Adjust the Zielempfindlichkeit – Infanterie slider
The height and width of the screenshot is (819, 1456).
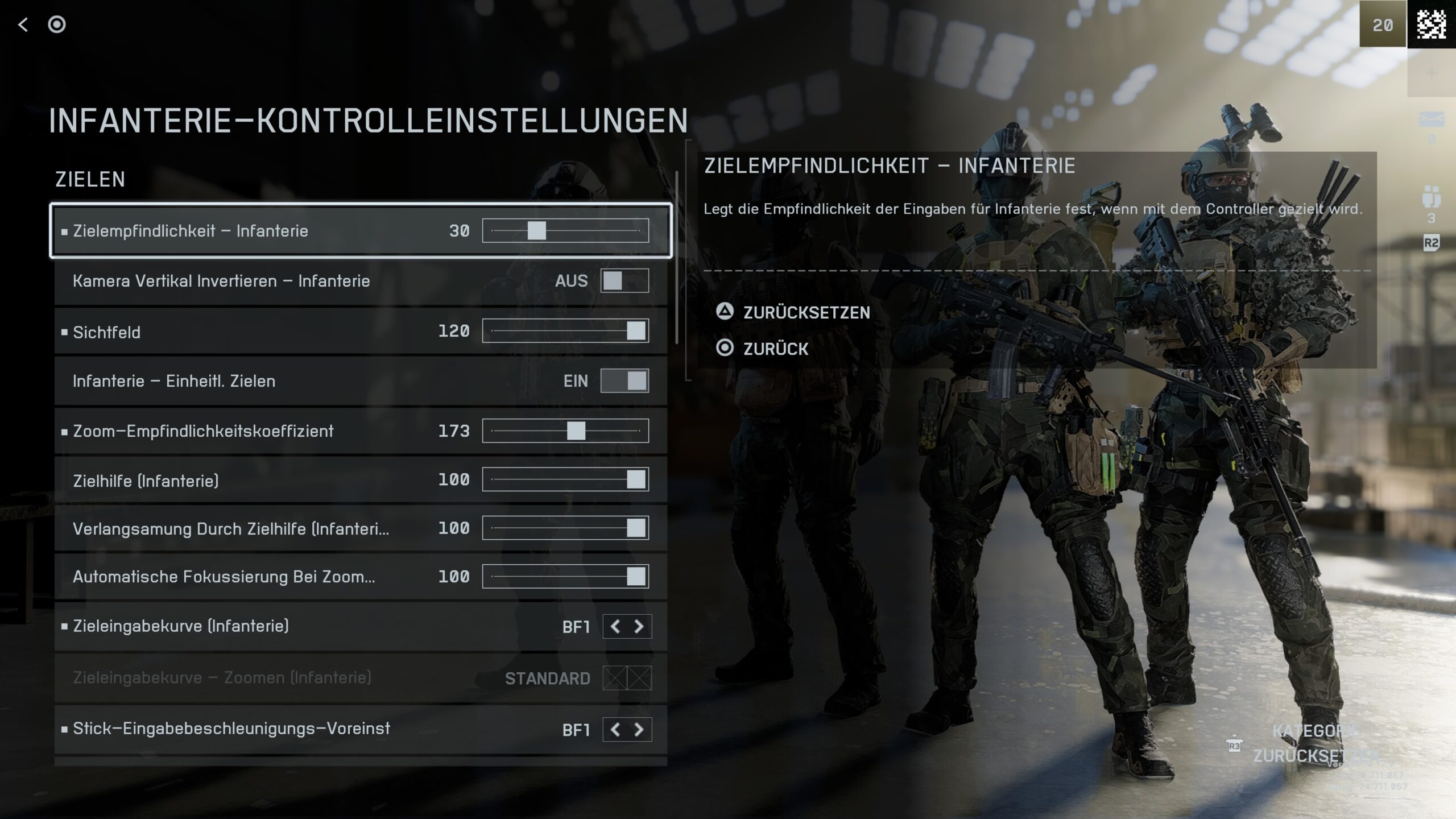point(536,231)
